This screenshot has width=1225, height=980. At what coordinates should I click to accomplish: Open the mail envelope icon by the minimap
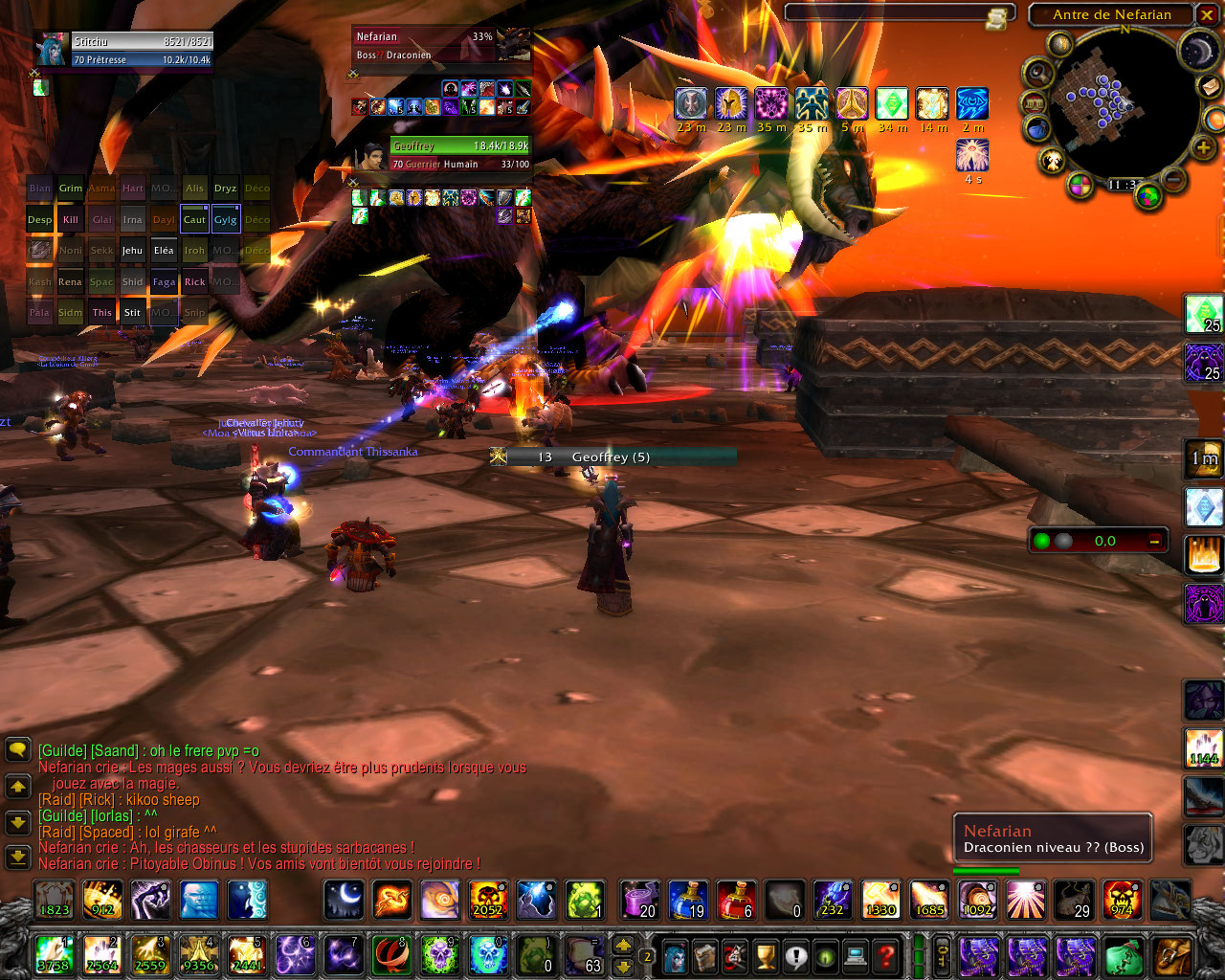coord(1211,86)
